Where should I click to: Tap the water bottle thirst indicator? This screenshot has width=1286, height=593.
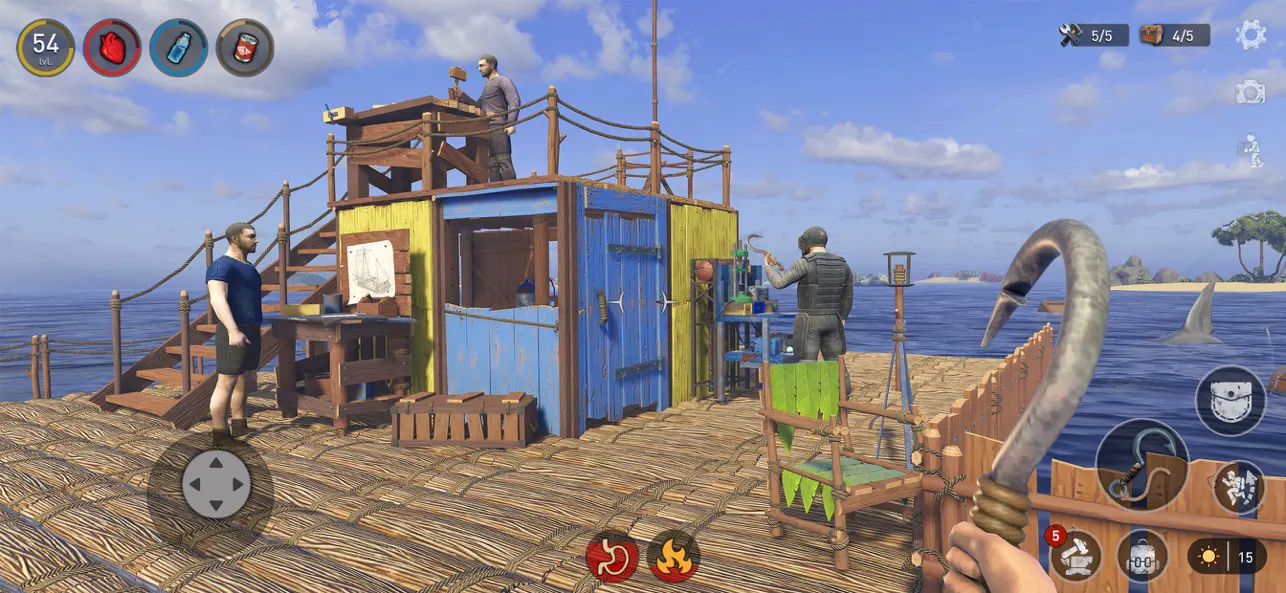[x=178, y=47]
